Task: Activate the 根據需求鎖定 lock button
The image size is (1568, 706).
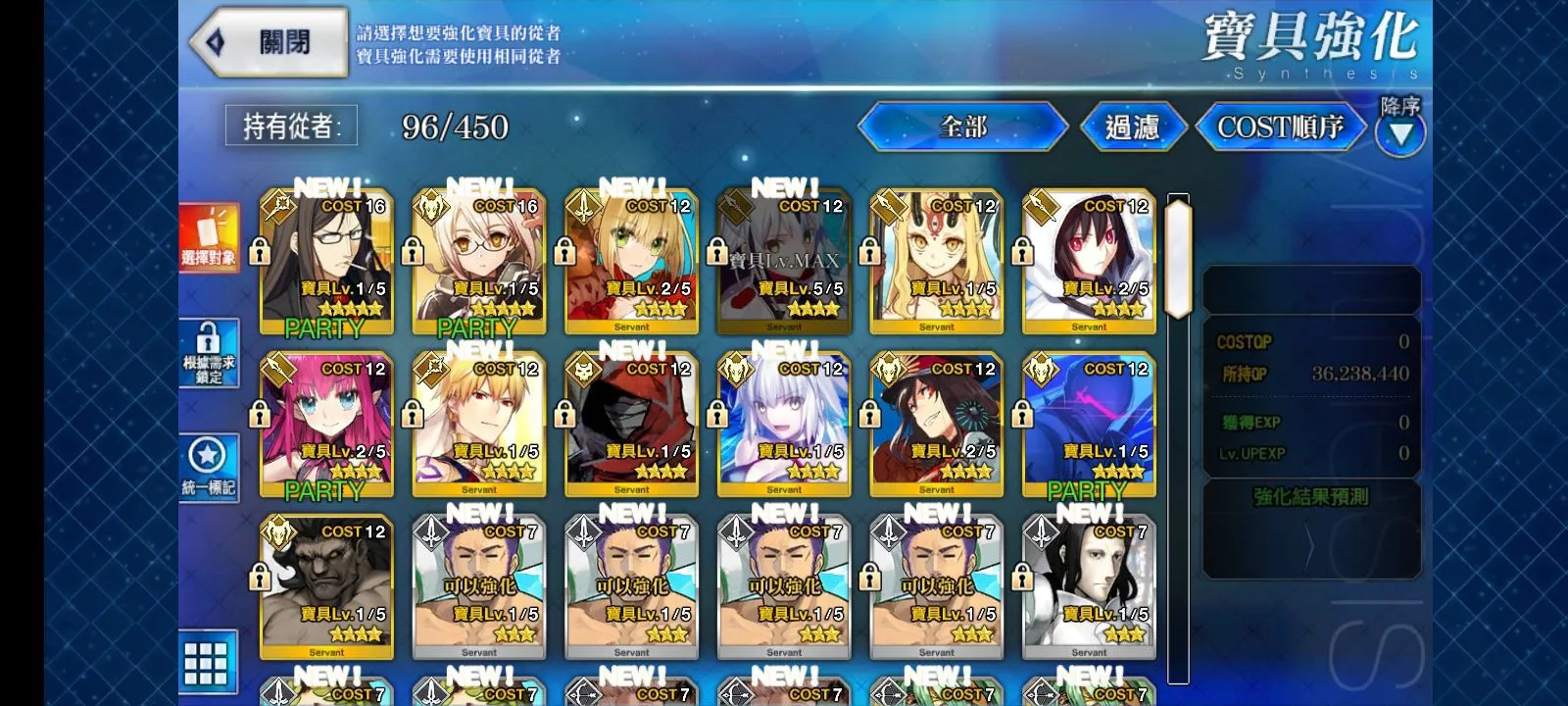Action: (209, 354)
